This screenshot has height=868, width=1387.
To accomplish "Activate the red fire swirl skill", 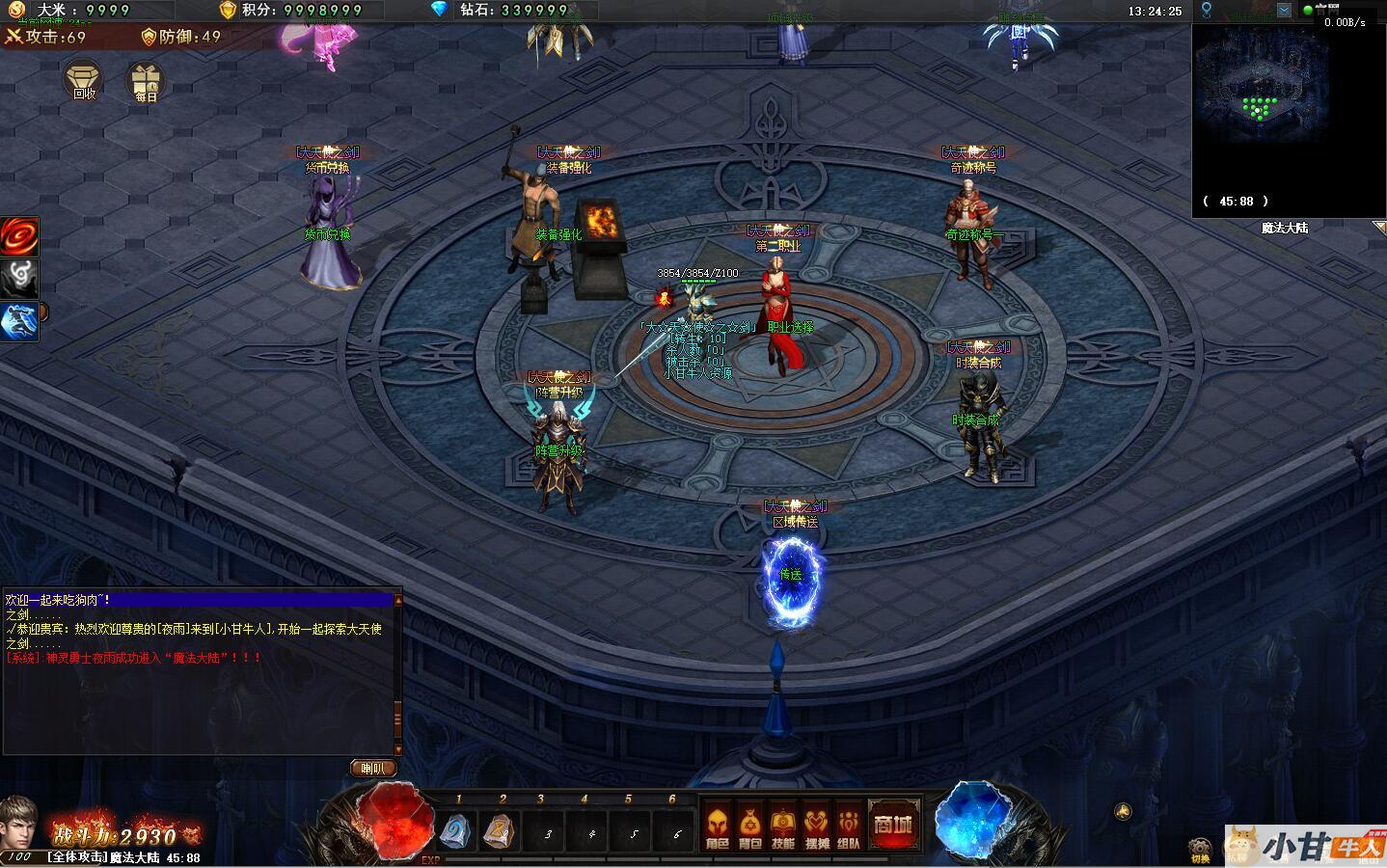I will click(x=19, y=236).
